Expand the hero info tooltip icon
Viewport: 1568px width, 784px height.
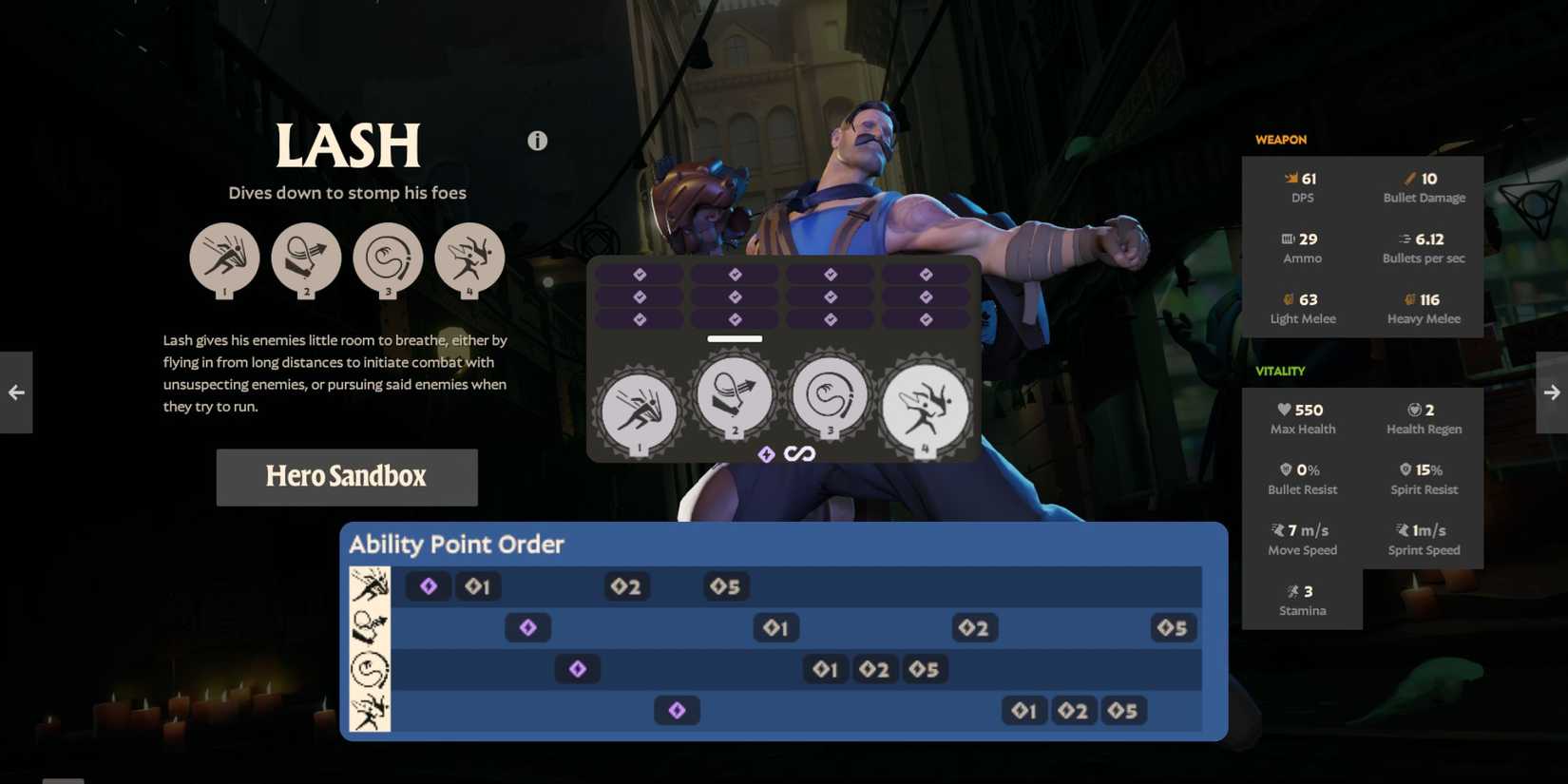(537, 140)
